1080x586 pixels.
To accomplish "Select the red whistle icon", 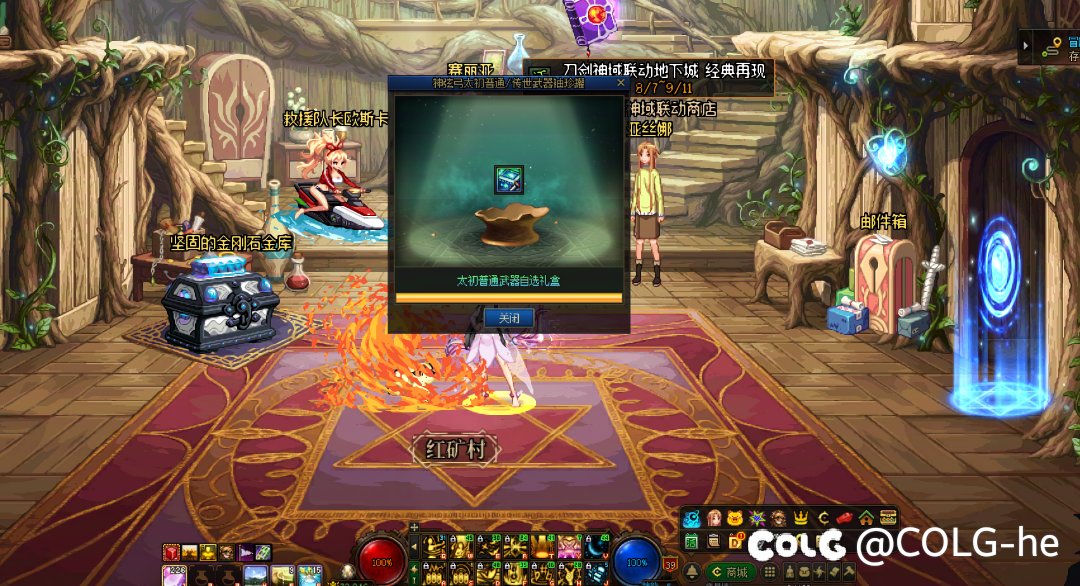I will 844,518.
